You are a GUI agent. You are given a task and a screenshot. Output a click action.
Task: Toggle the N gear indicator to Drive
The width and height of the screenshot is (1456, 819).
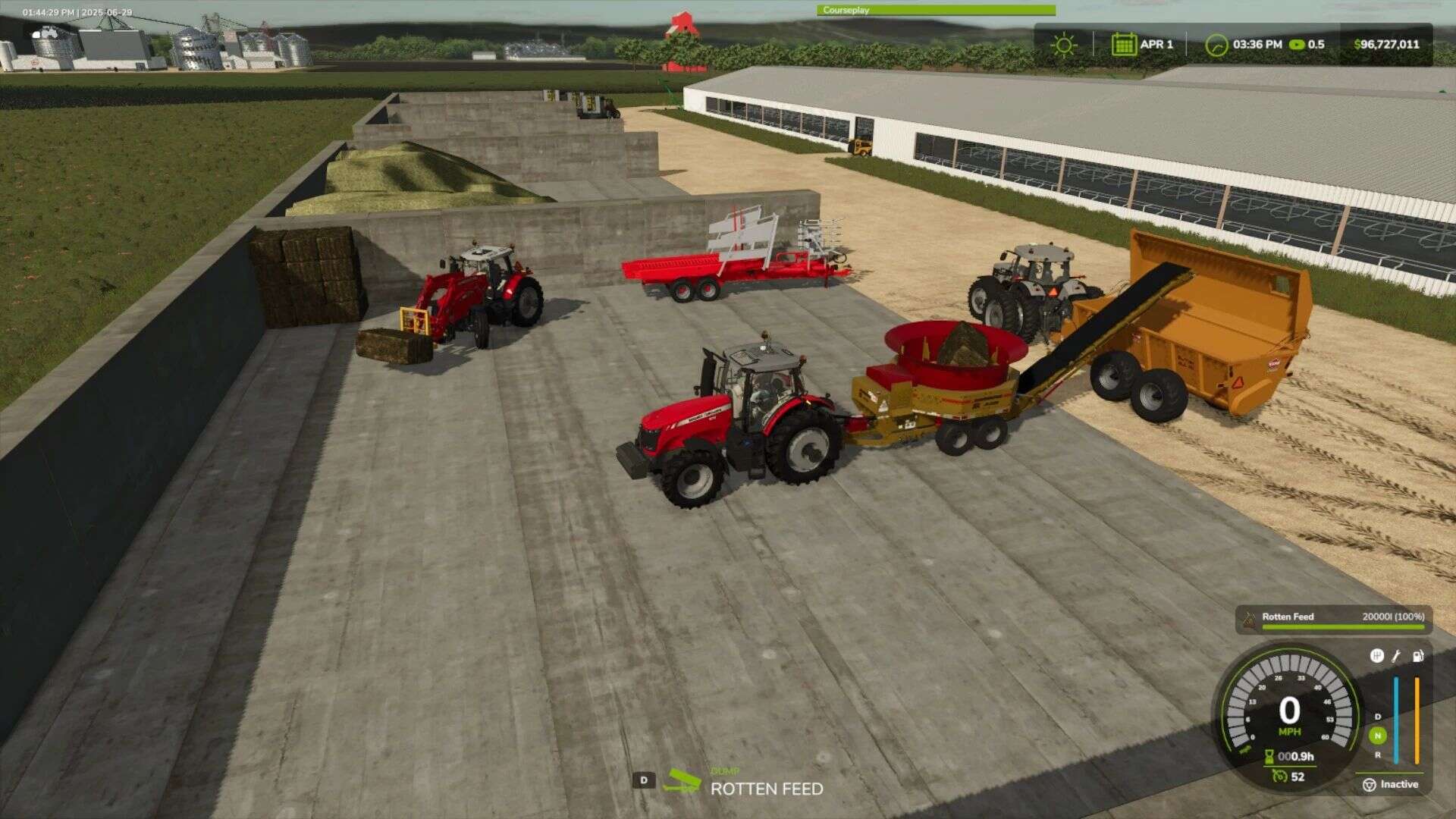[x=1378, y=736]
